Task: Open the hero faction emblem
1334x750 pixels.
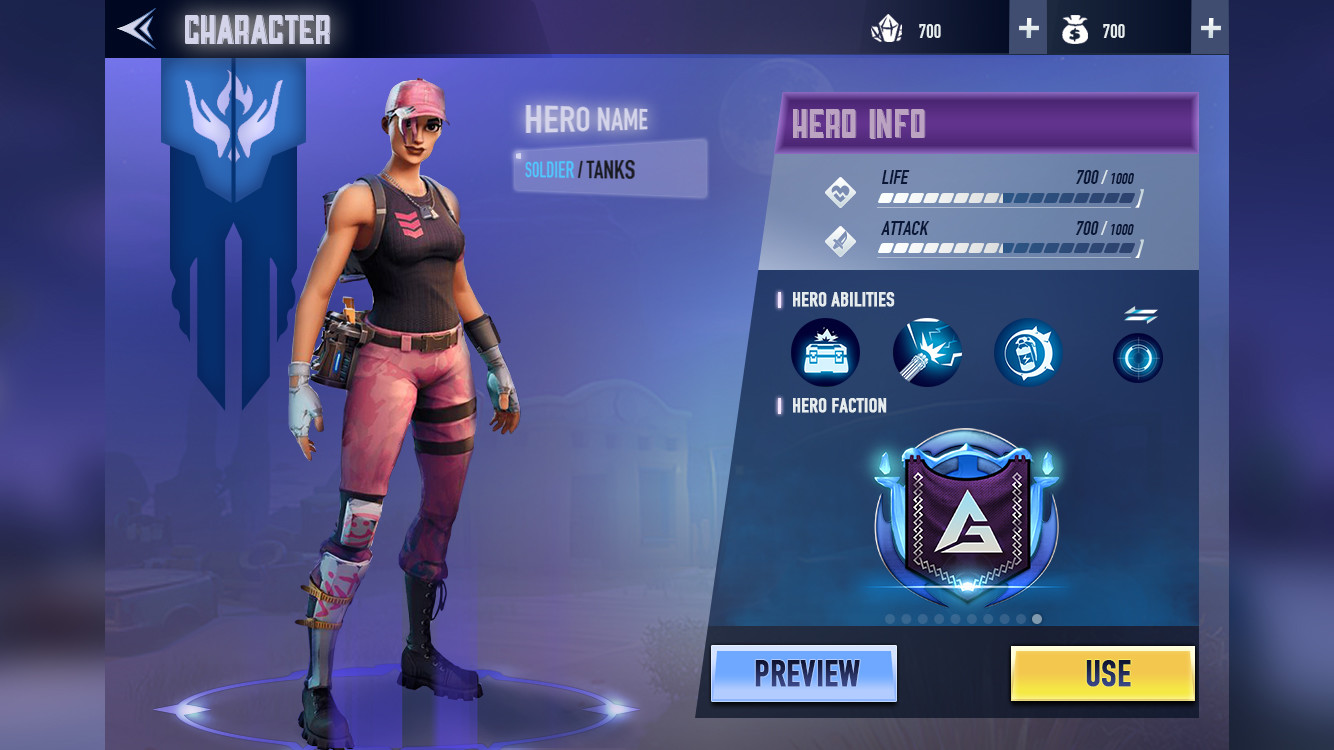Action: click(x=966, y=517)
